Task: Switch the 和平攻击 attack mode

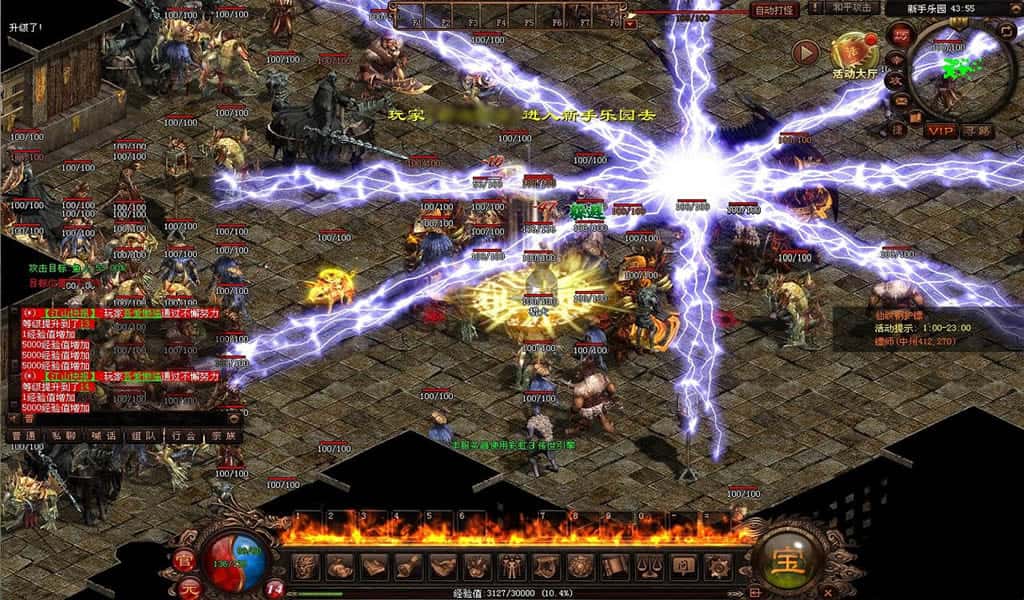Action: point(853,8)
